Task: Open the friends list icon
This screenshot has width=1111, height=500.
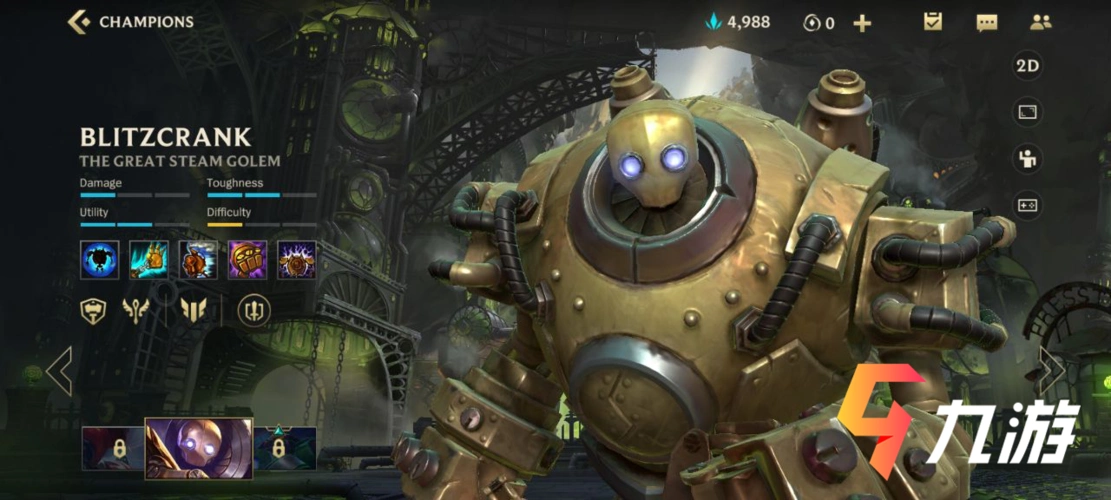Action: tap(1041, 22)
